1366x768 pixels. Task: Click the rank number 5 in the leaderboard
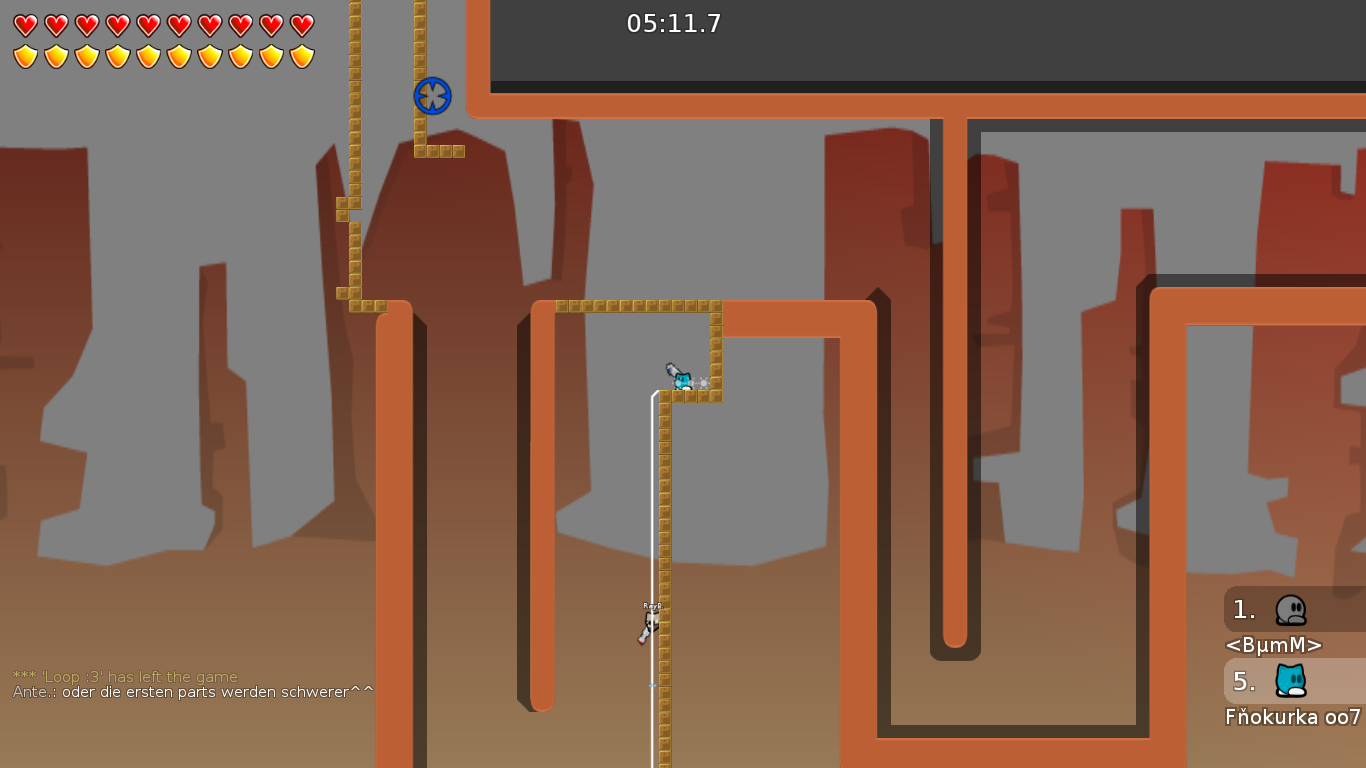point(1243,682)
